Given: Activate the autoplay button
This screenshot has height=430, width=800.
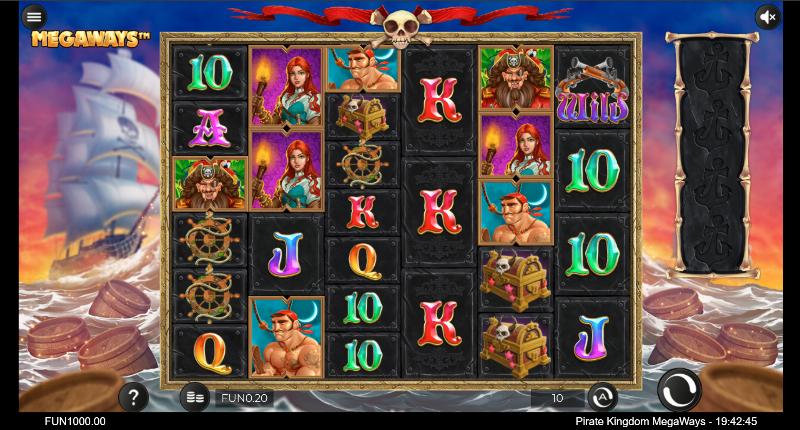Looking at the screenshot, I should [602, 397].
